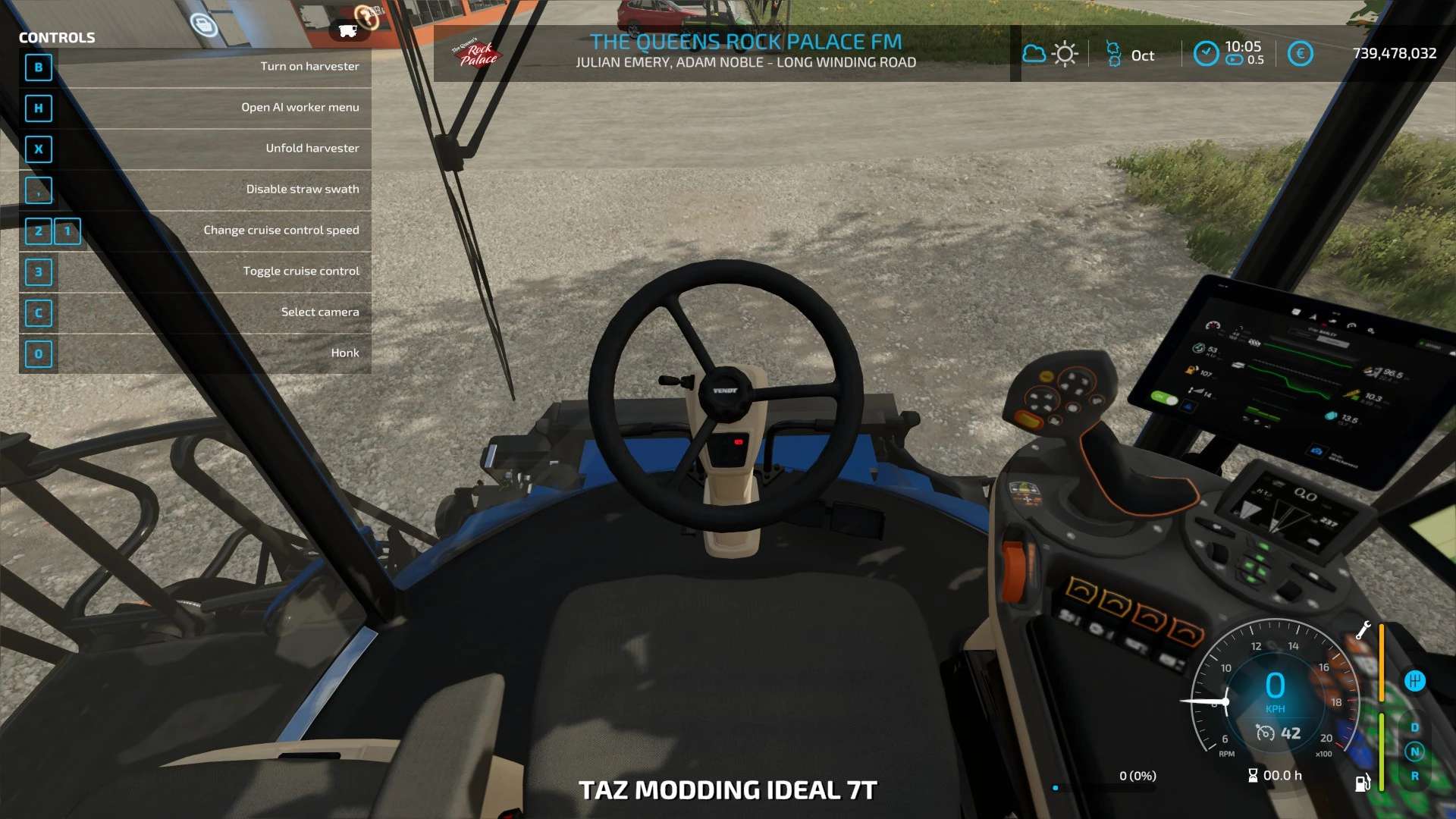Open the clock icon beside the time
Image resolution: width=1456 pixels, height=819 pixels.
point(1206,53)
